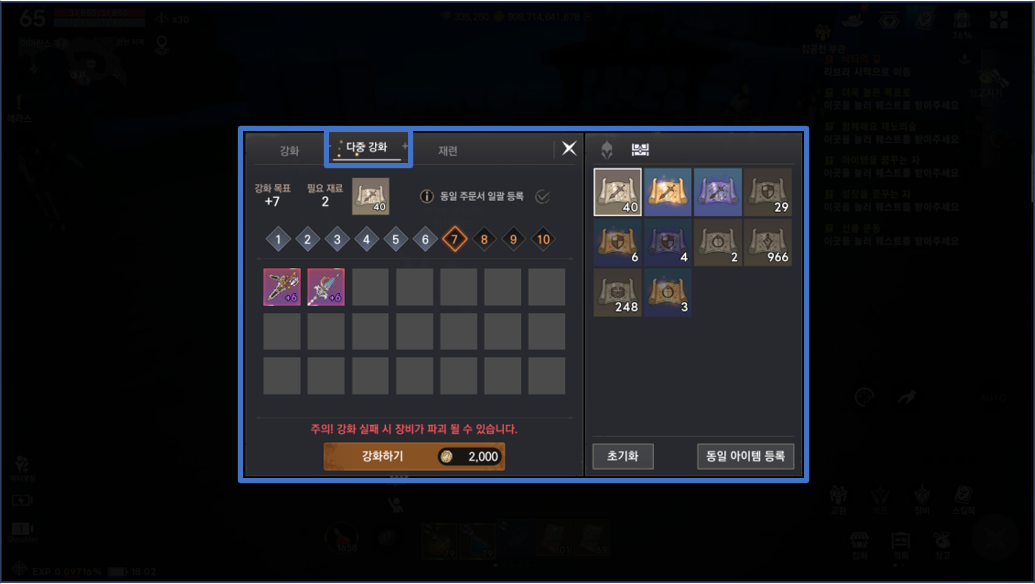Select the +6 crossbow equipment slot
The width and height of the screenshot is (1035, 584).
pos(281,287)
